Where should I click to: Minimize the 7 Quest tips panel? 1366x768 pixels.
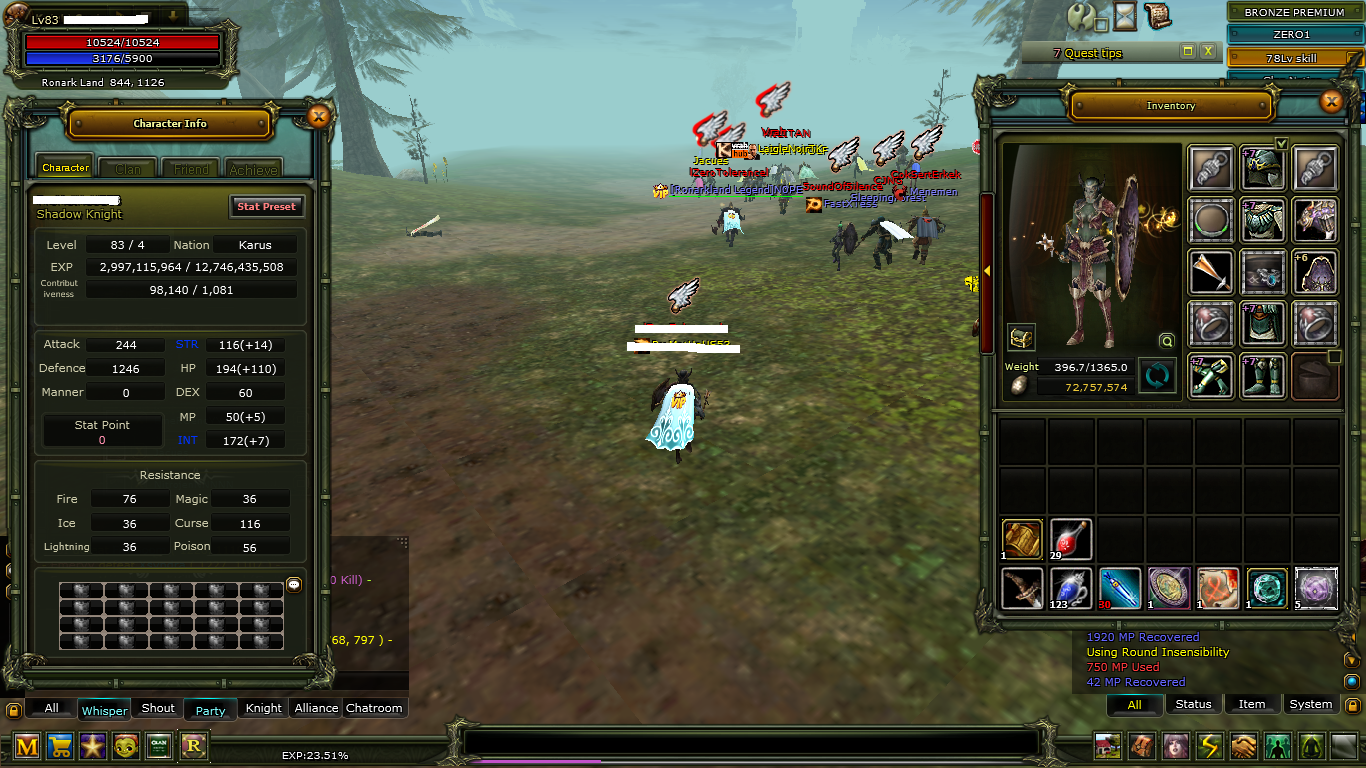coord(1186,52)
